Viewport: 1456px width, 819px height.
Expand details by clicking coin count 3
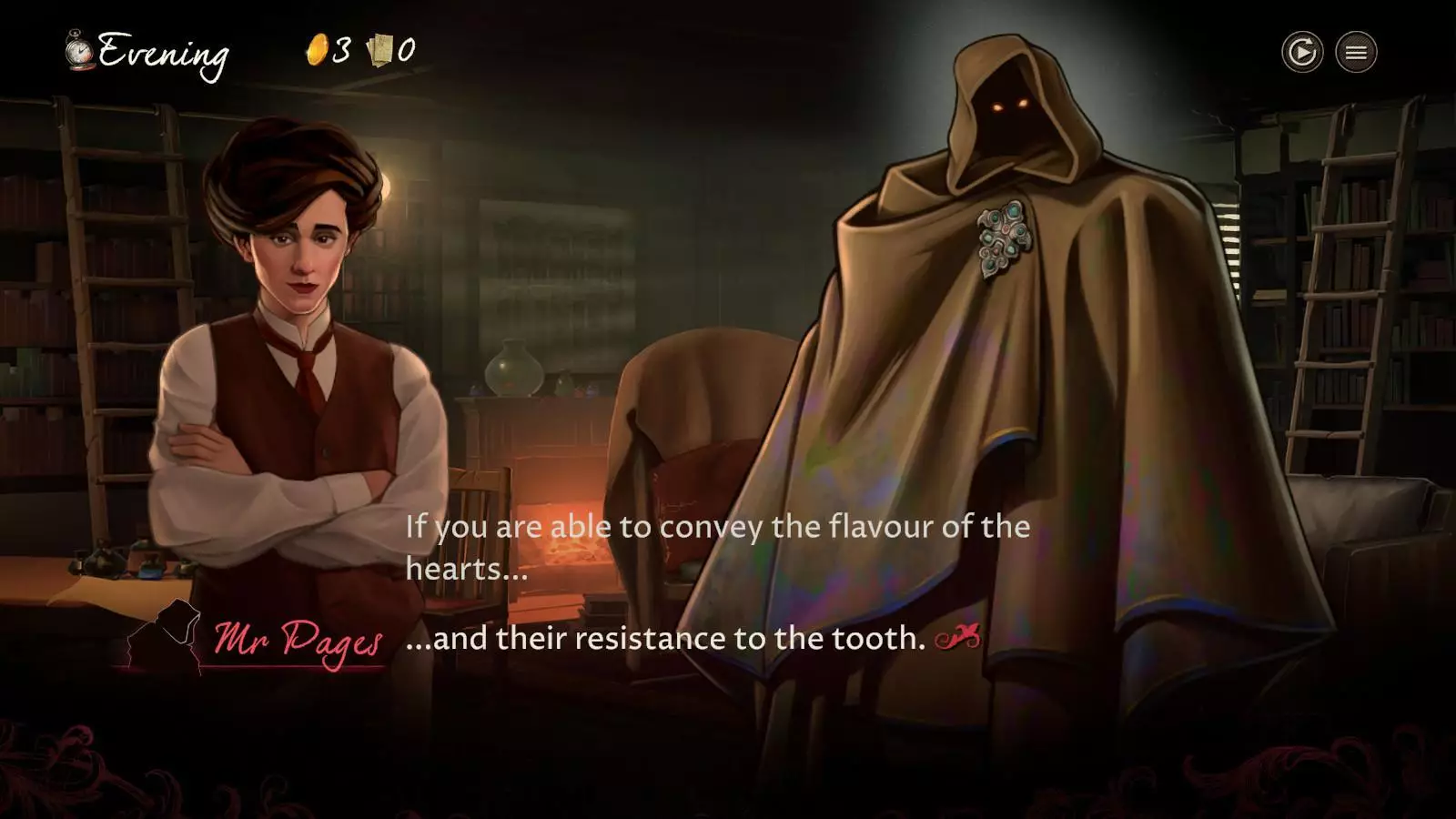click(340, 49)
